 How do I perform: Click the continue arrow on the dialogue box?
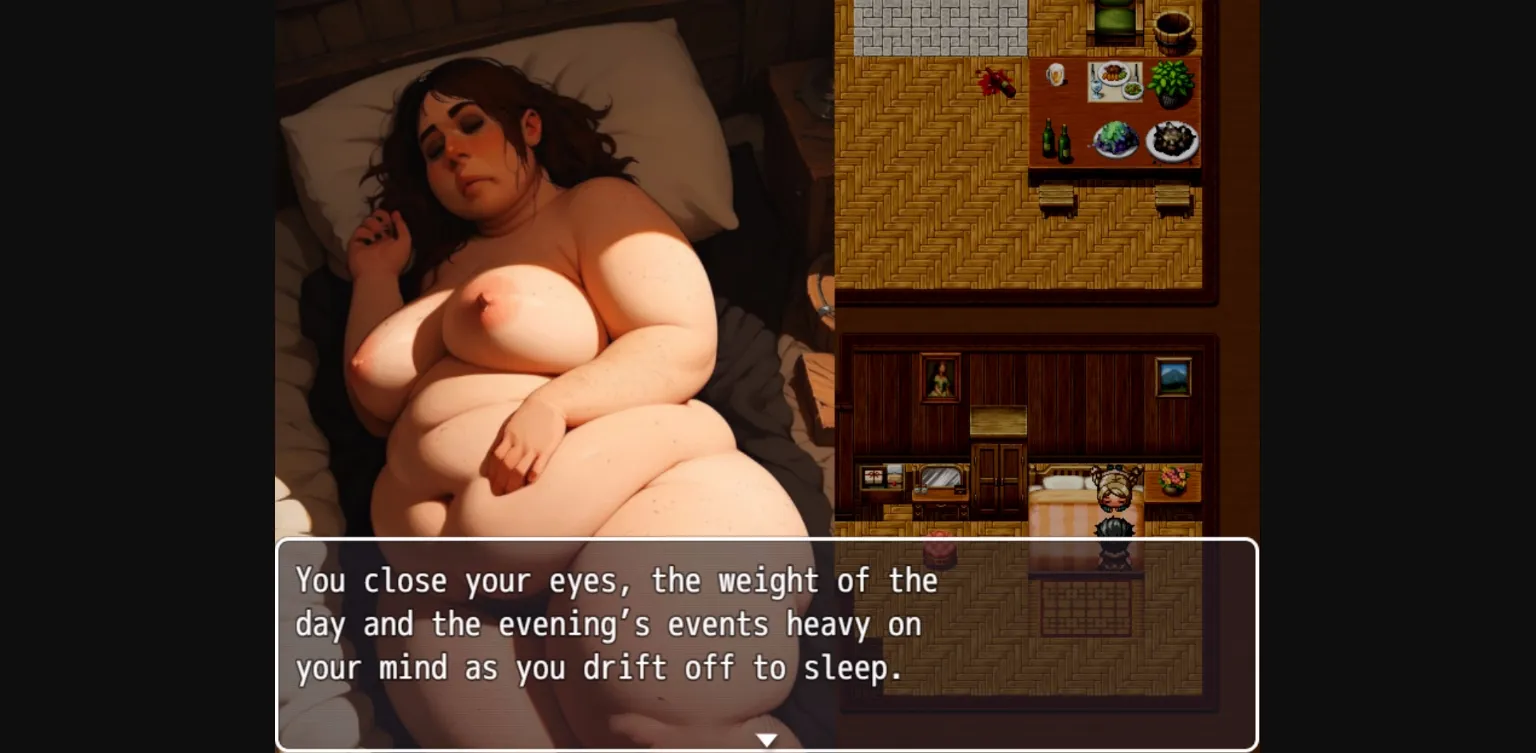click(x=767, y=738)
